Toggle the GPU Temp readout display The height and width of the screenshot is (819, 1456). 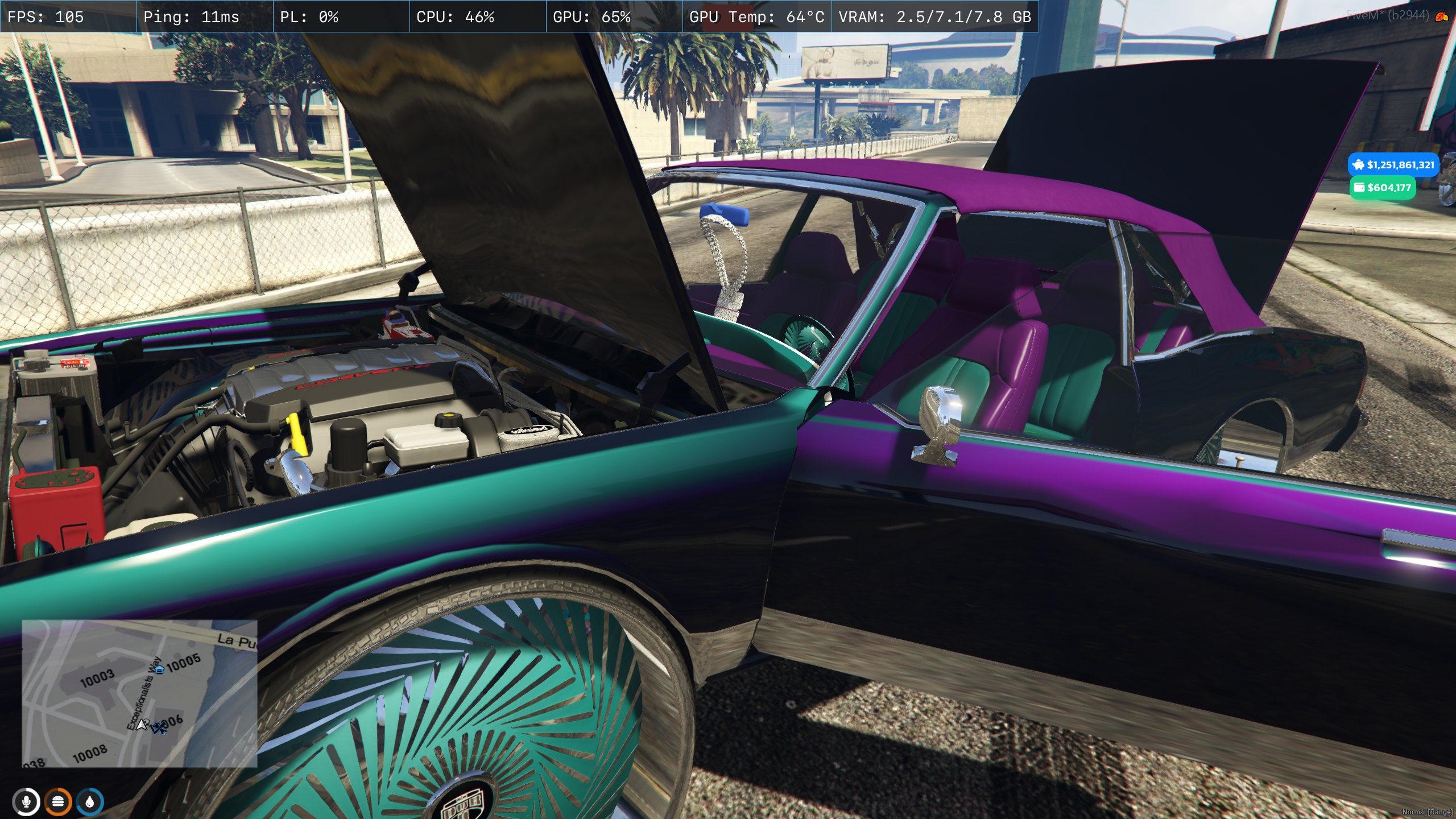pos(755,17)
